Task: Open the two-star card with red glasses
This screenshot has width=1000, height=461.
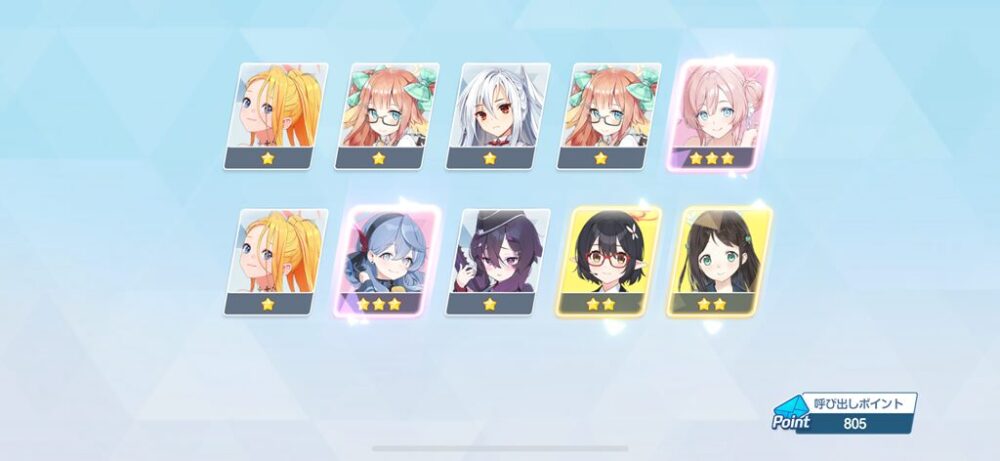Action: point(600,261)
